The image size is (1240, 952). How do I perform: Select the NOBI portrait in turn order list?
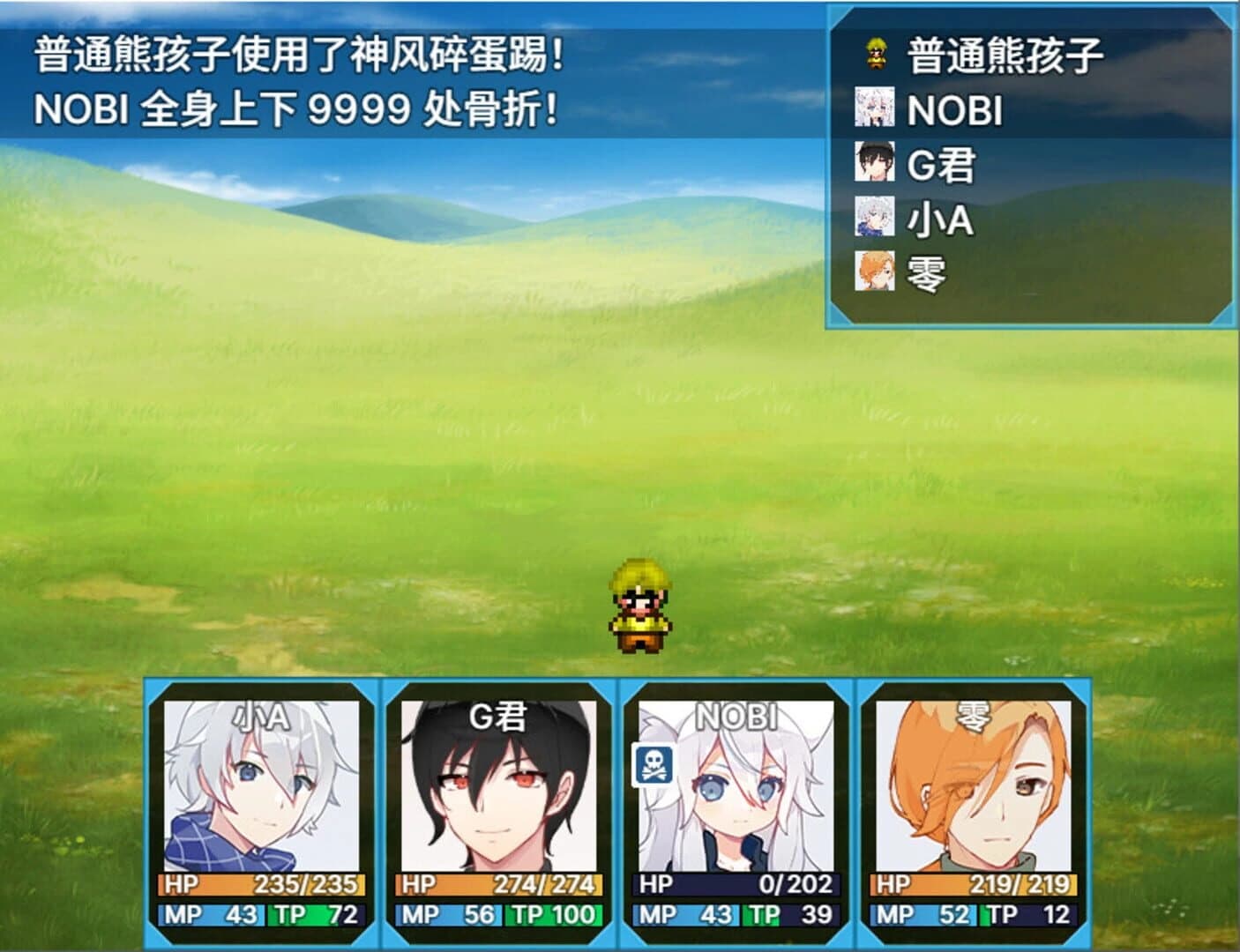point(873,106)
